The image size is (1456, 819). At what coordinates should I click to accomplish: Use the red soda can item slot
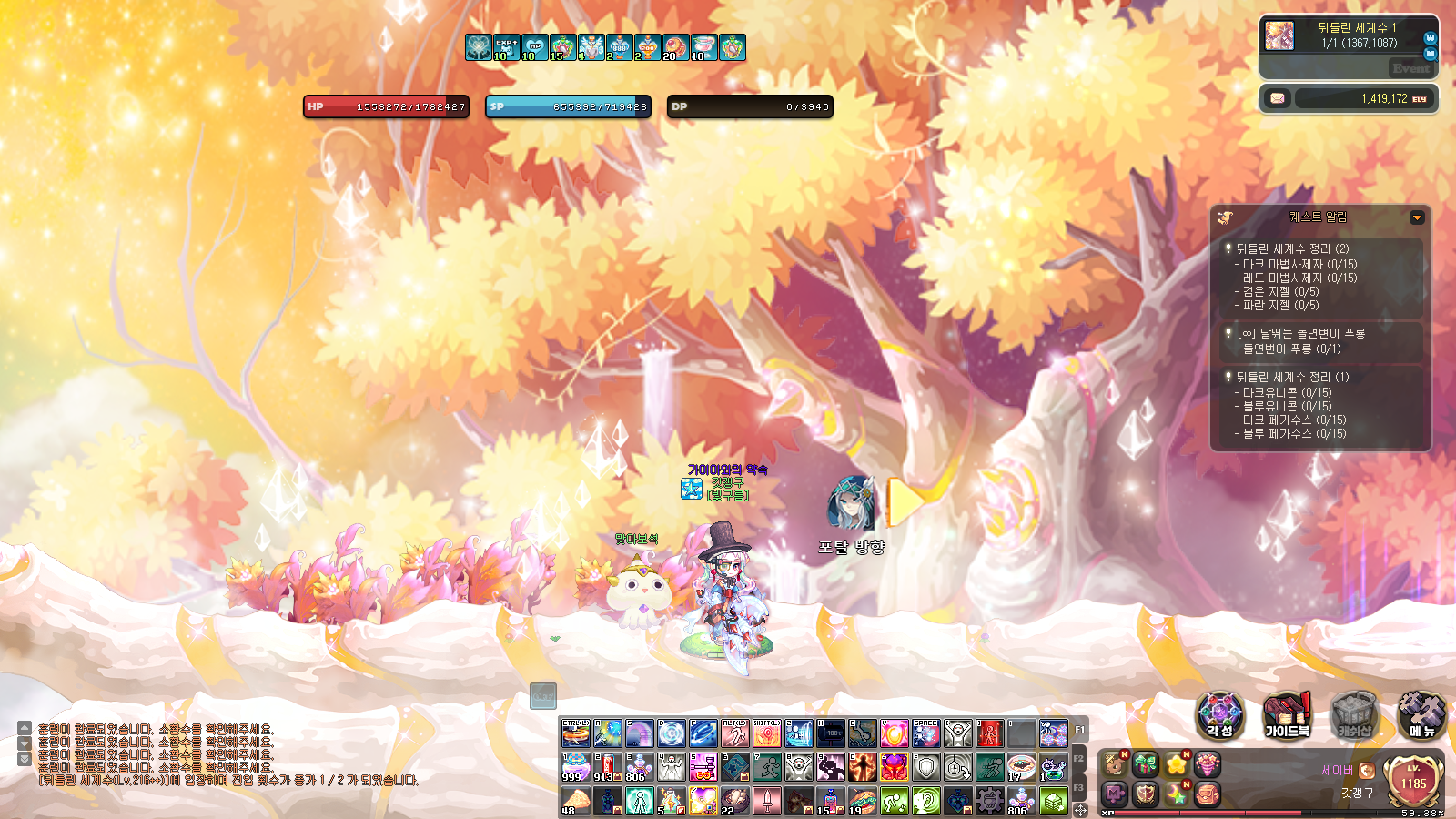pos(607,767)
